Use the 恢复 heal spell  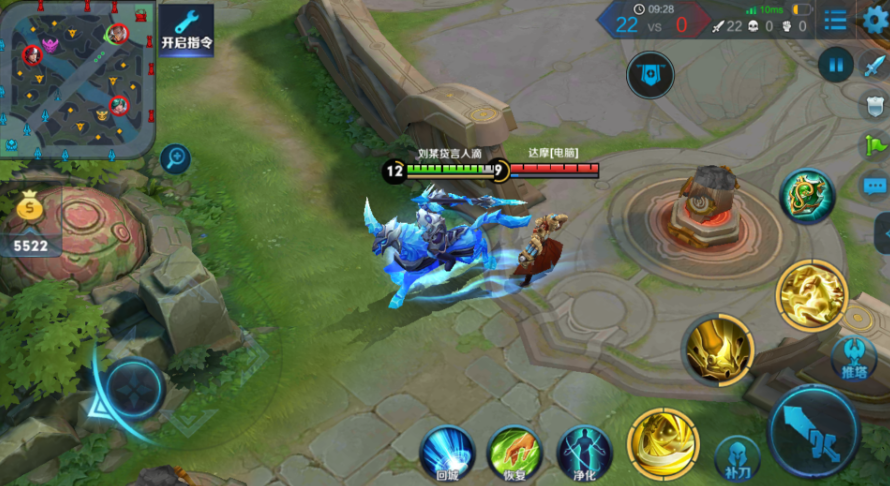(x=514, y=451)
